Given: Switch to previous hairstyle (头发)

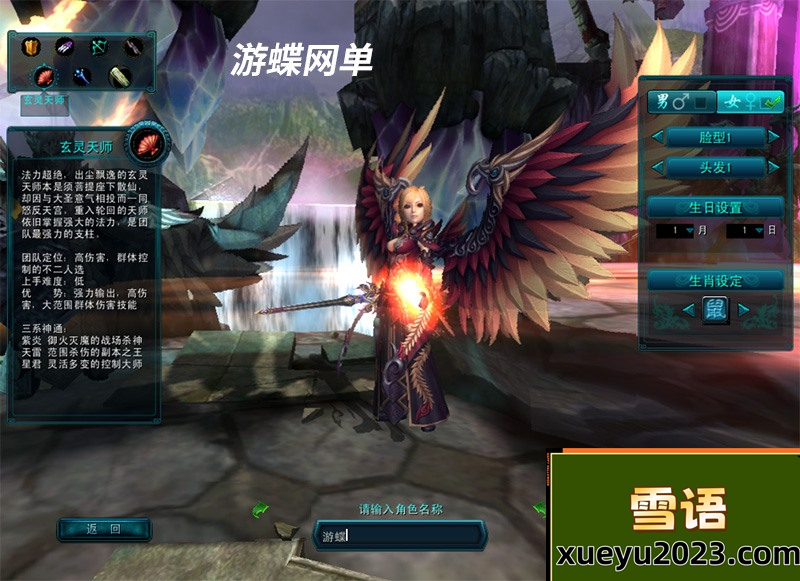Looking at the screenshot, I should pyautogui.click(x=657, y=167).
